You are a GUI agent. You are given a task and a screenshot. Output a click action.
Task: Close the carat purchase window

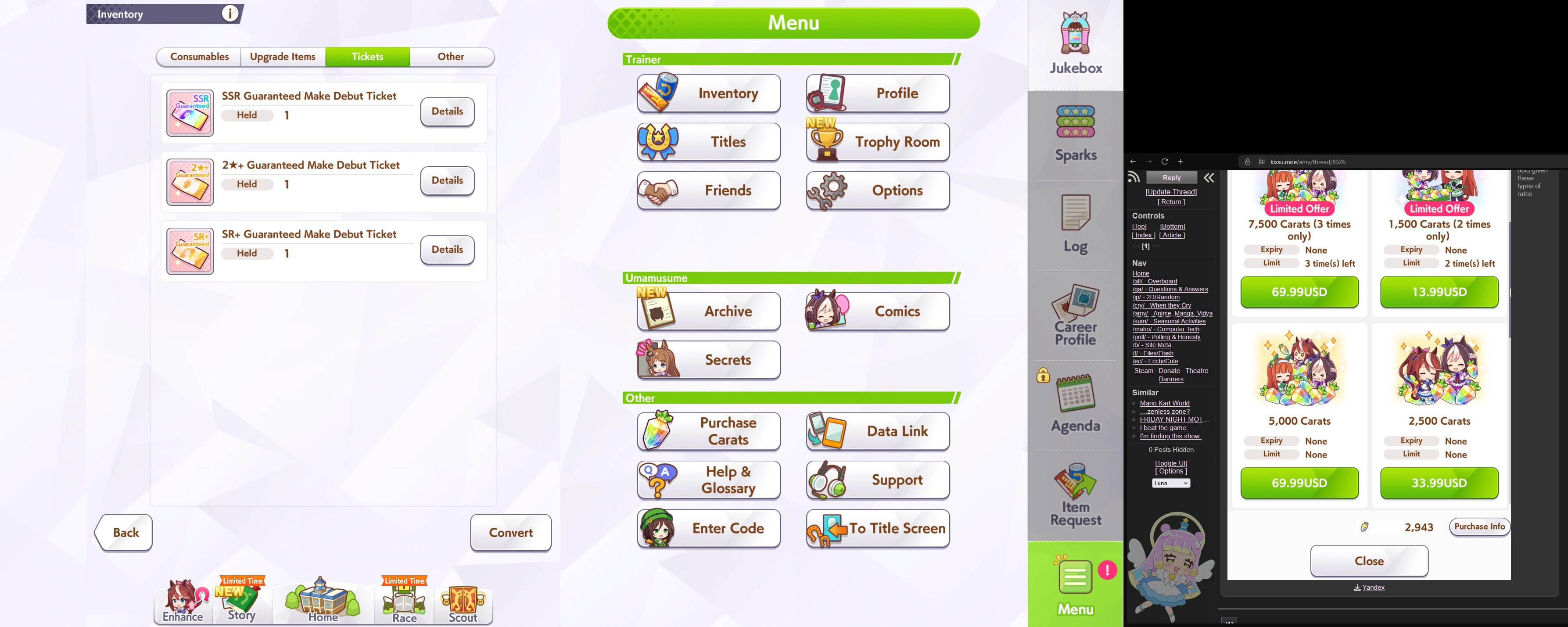click(x=1369, y=561)
